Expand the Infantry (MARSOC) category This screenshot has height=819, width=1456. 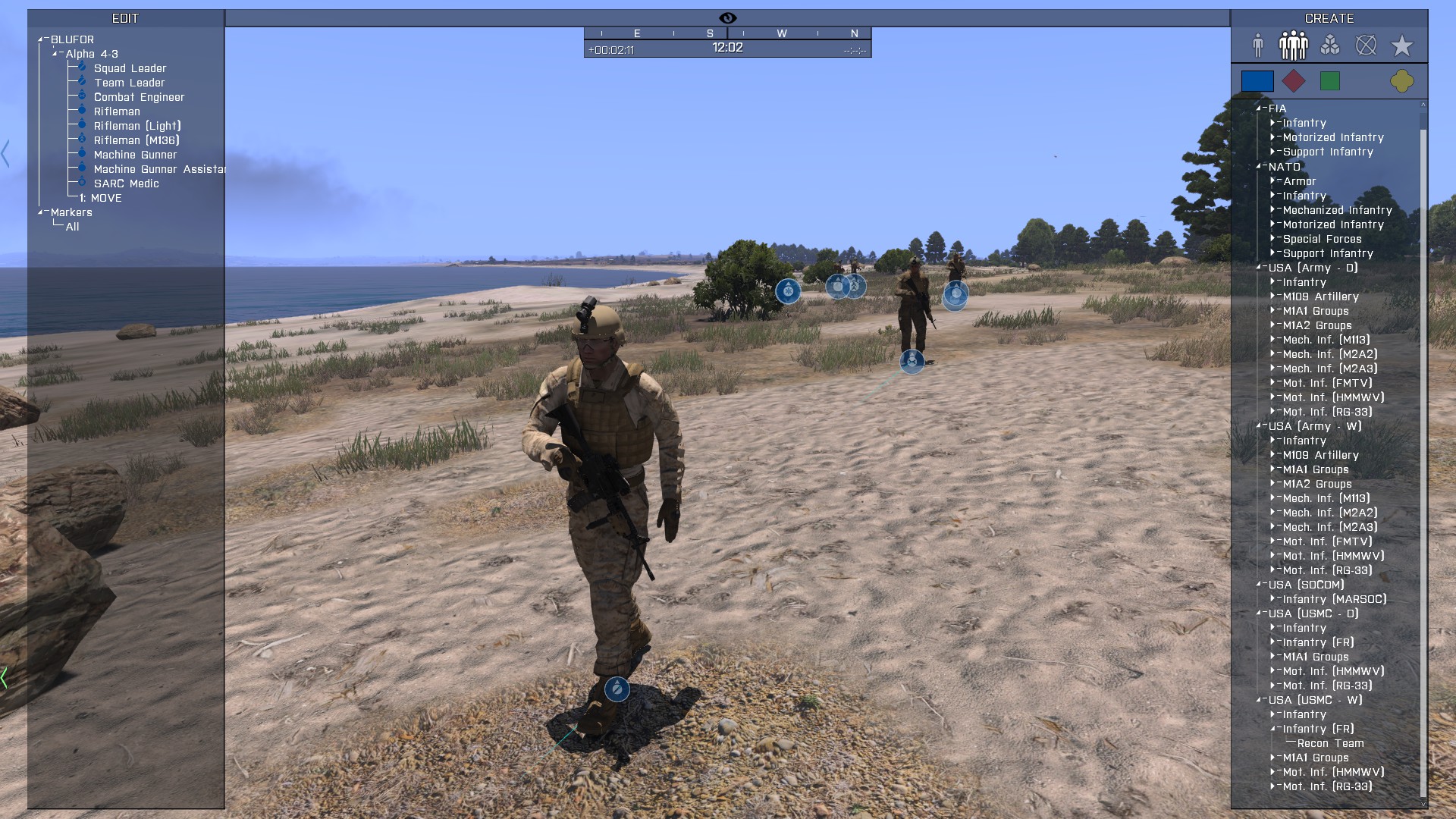tap(1272, 599)
